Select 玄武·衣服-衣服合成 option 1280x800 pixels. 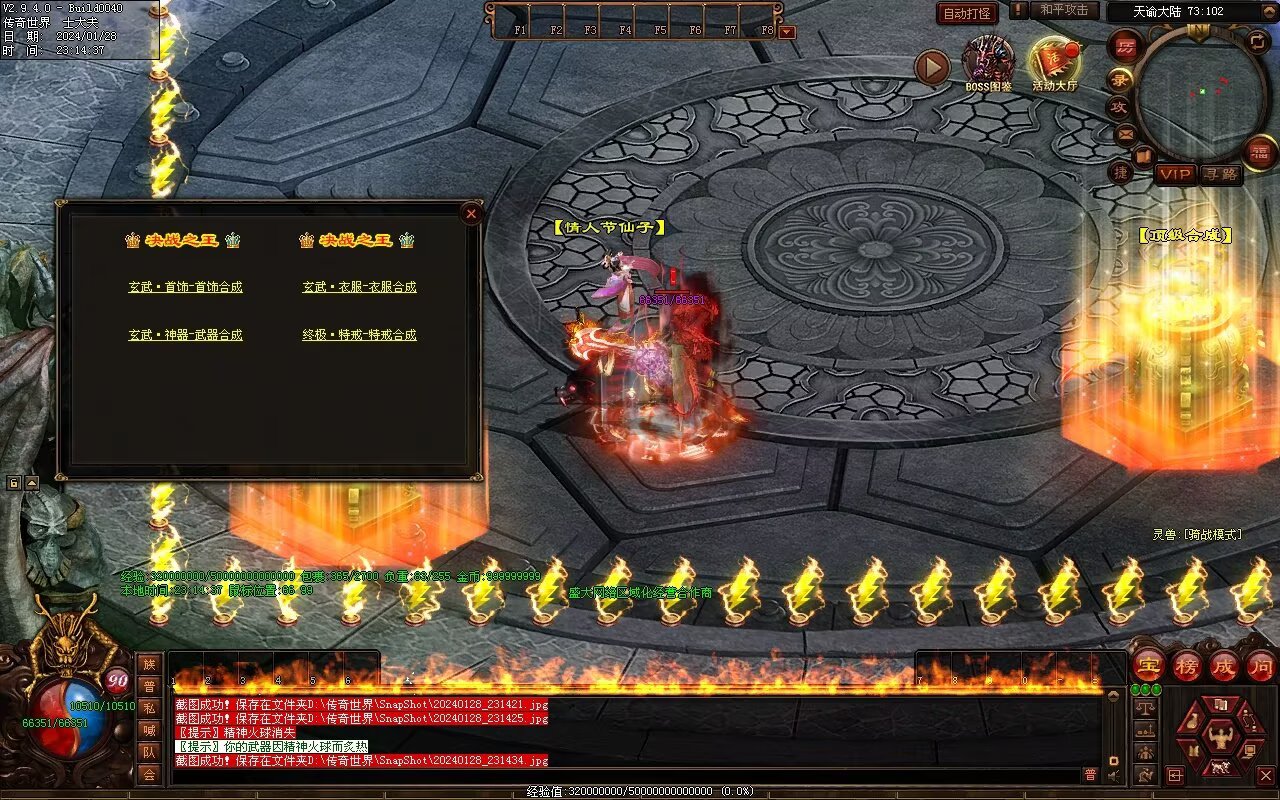359,287
